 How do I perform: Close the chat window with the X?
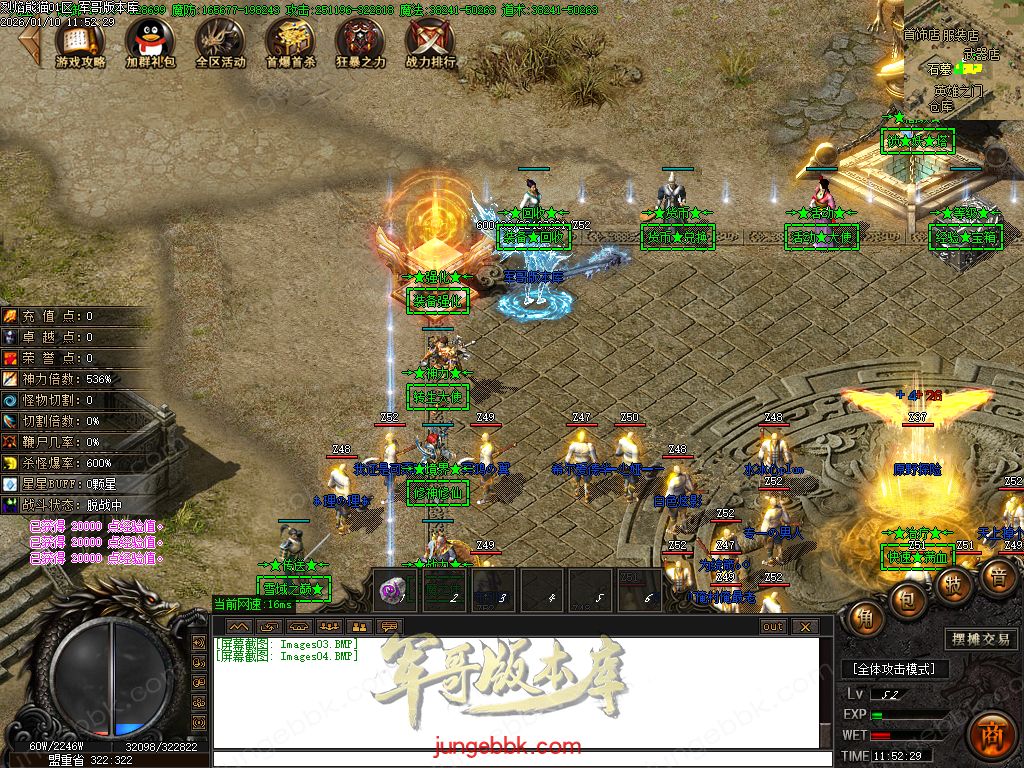(x=805, y=627)
